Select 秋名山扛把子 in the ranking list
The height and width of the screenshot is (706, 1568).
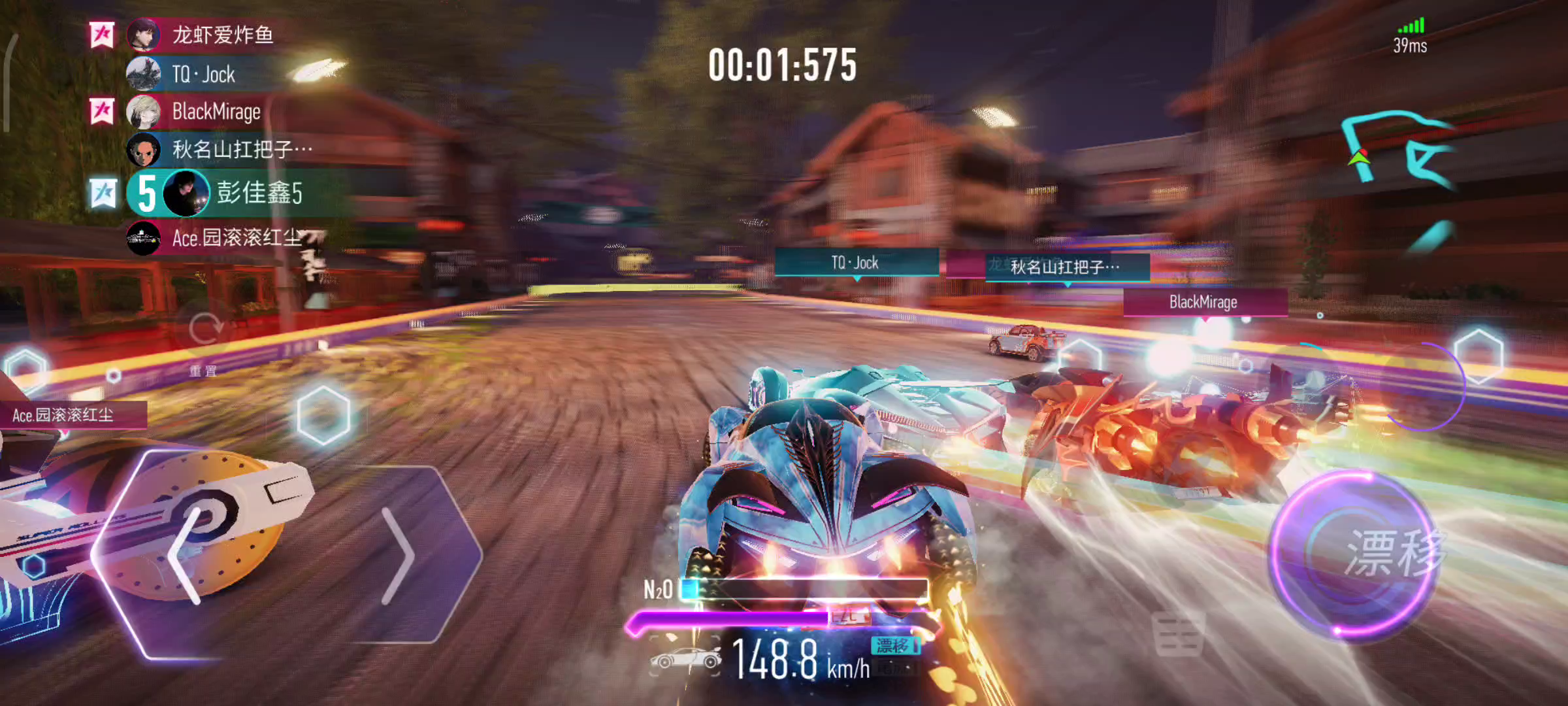(x=242, y=150)
